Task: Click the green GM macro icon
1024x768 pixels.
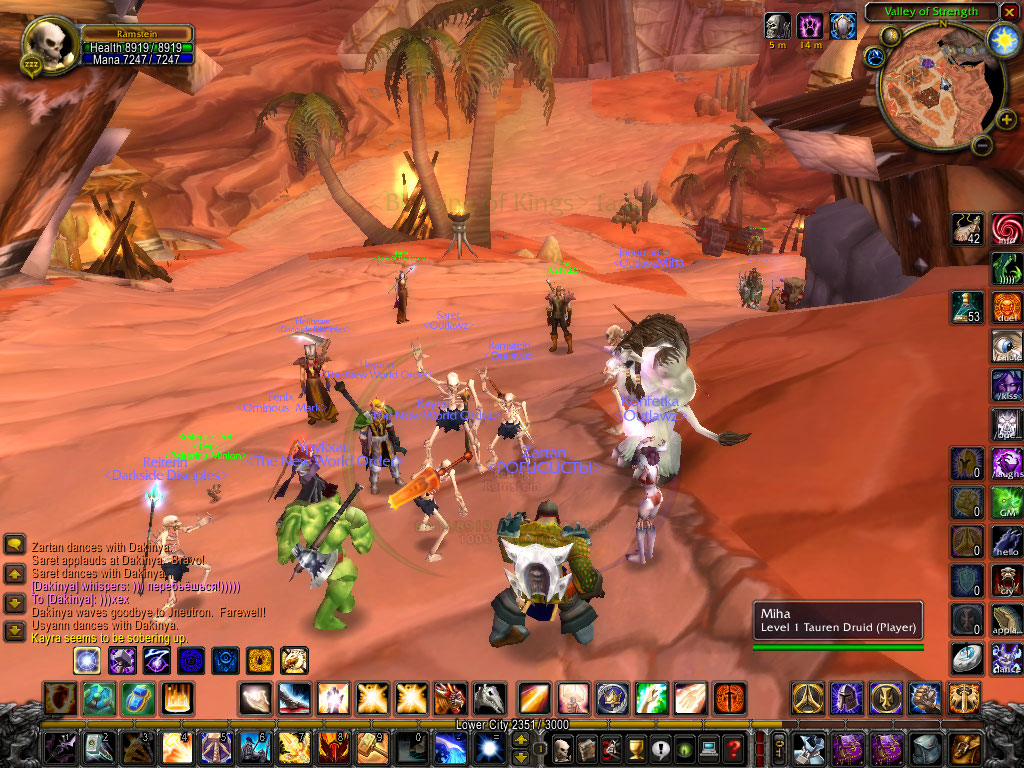Action: tap(1007, 503)
